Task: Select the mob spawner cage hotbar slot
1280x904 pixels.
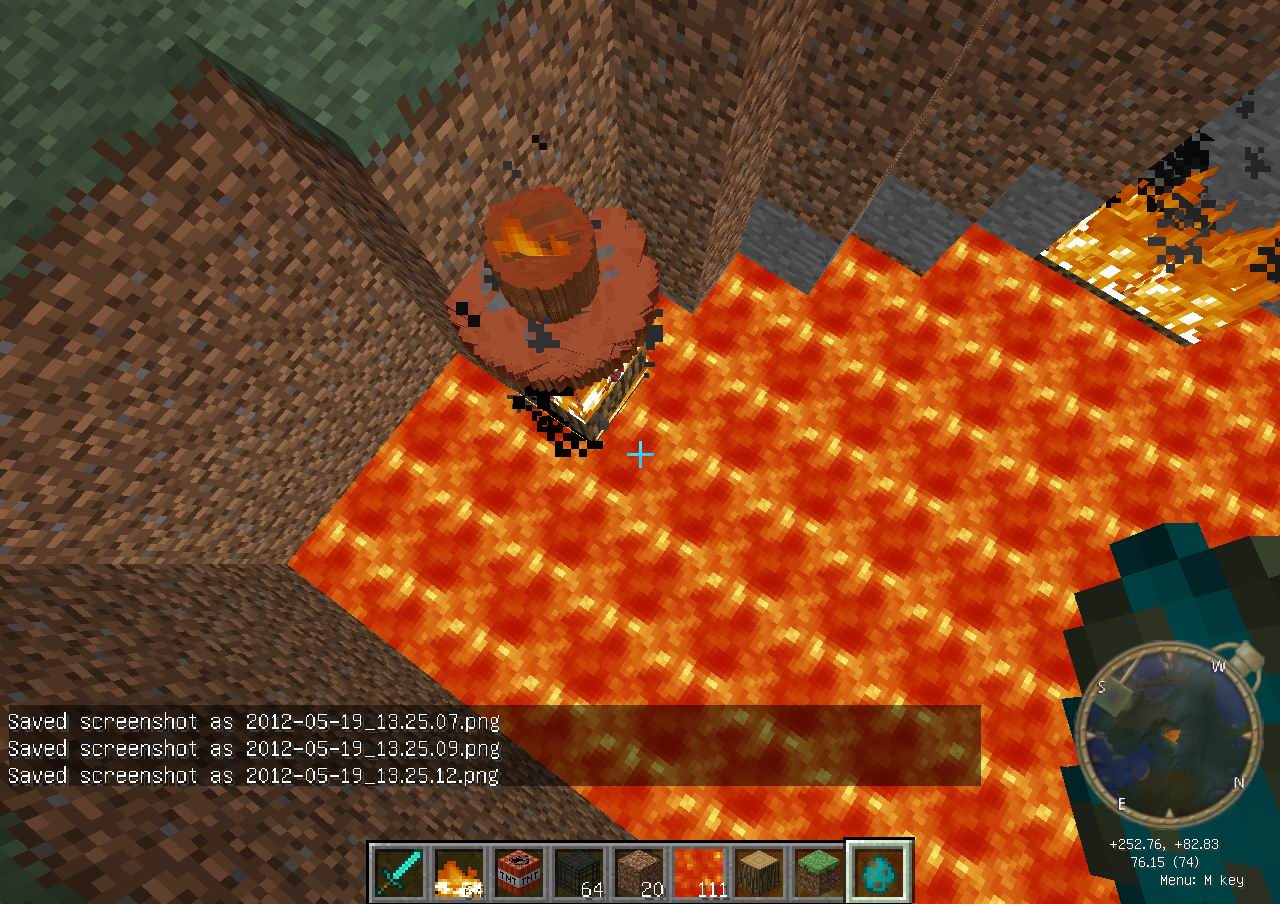Action: coord(579,872)
